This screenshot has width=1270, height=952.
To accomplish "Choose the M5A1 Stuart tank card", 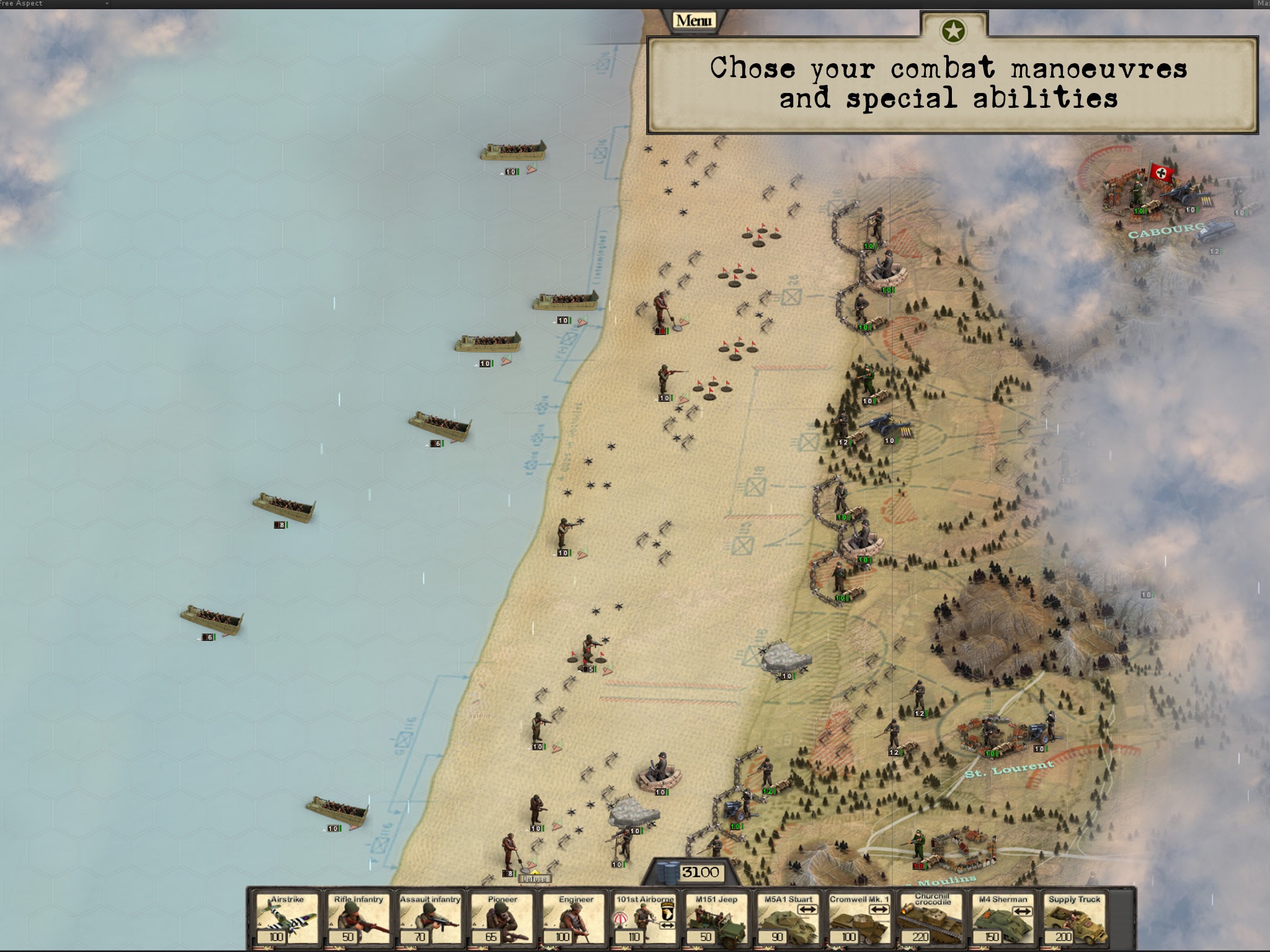I will click(x=788, y=919).
